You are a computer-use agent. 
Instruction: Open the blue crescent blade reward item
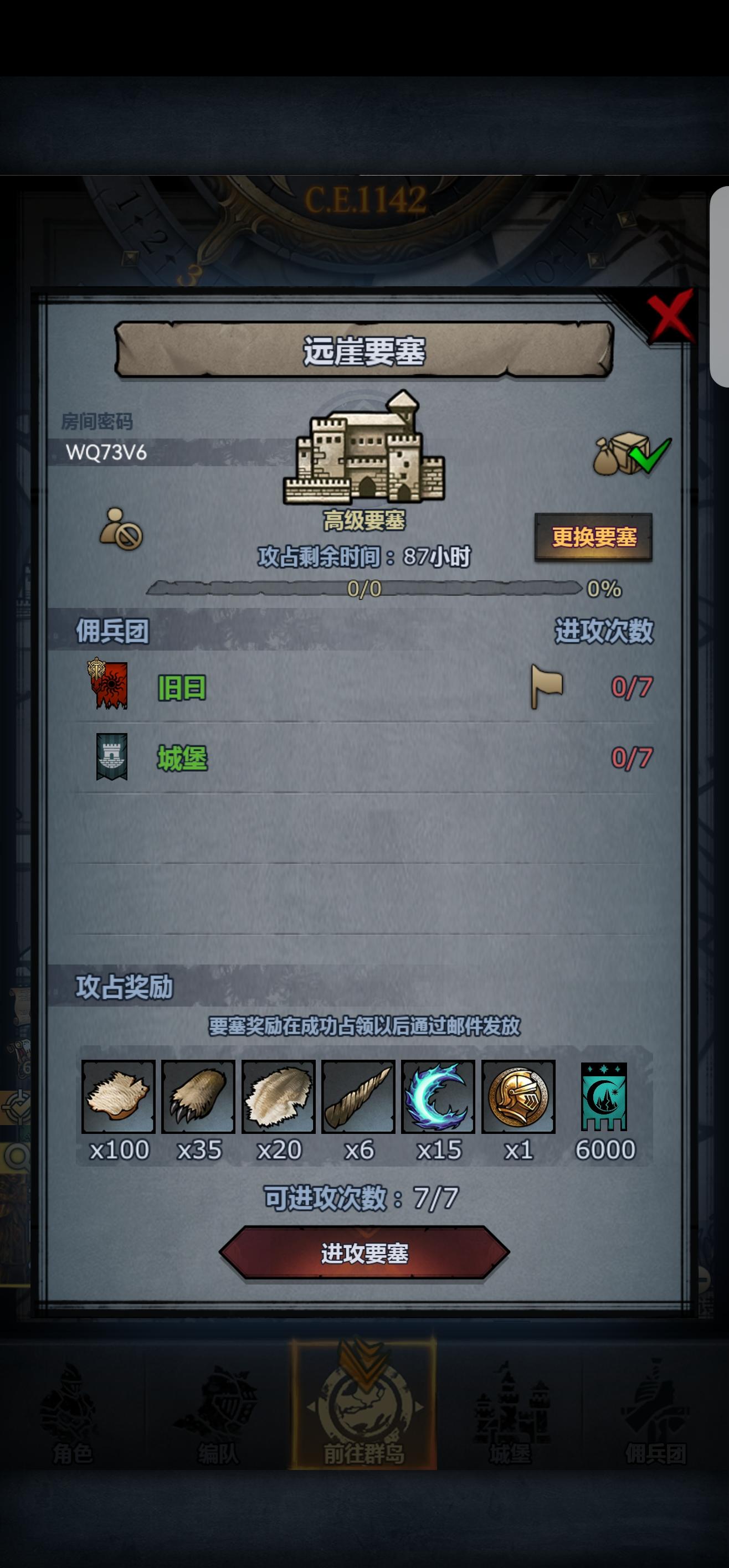click(438, 1097)
